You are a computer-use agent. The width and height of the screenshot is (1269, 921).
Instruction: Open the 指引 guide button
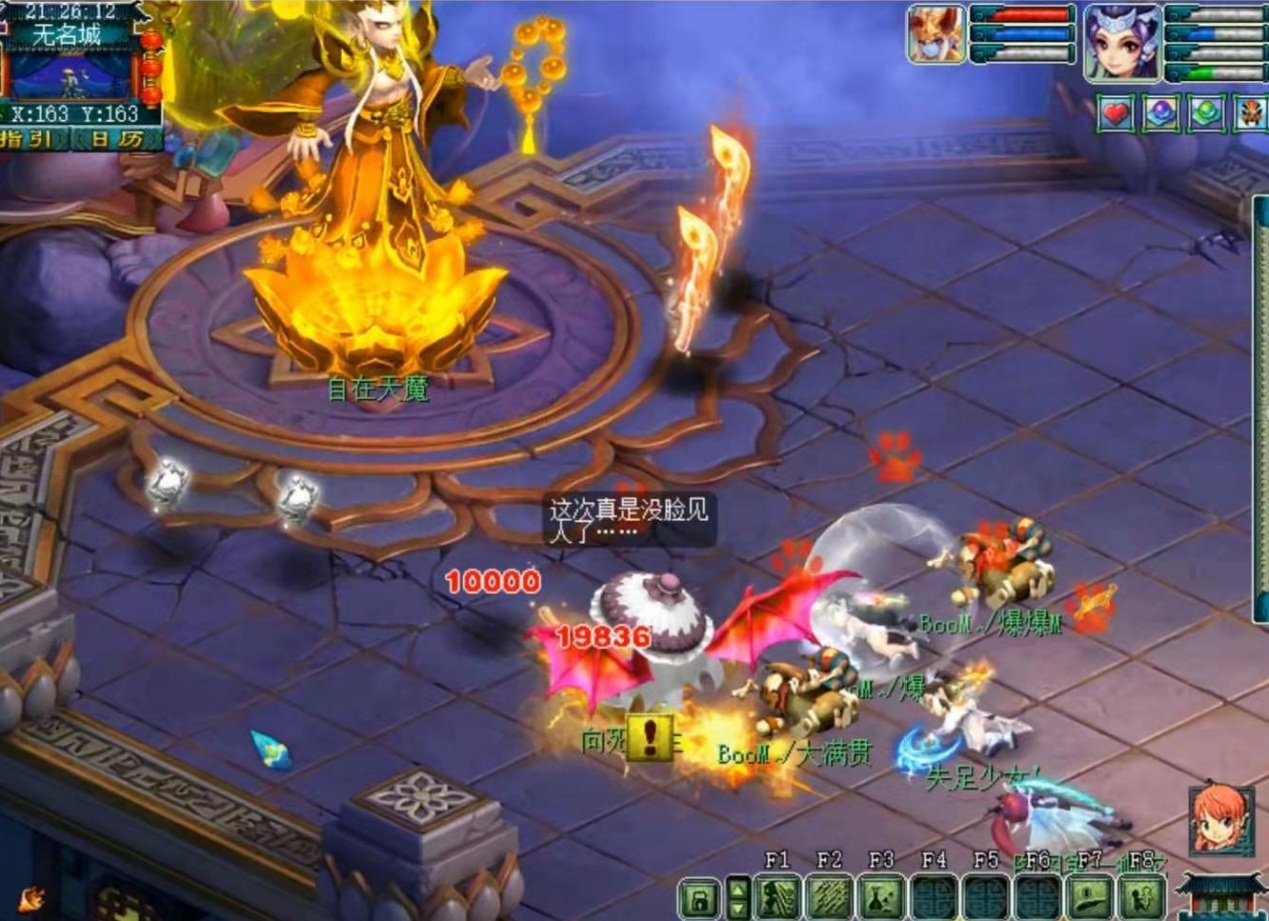point(33,139)
